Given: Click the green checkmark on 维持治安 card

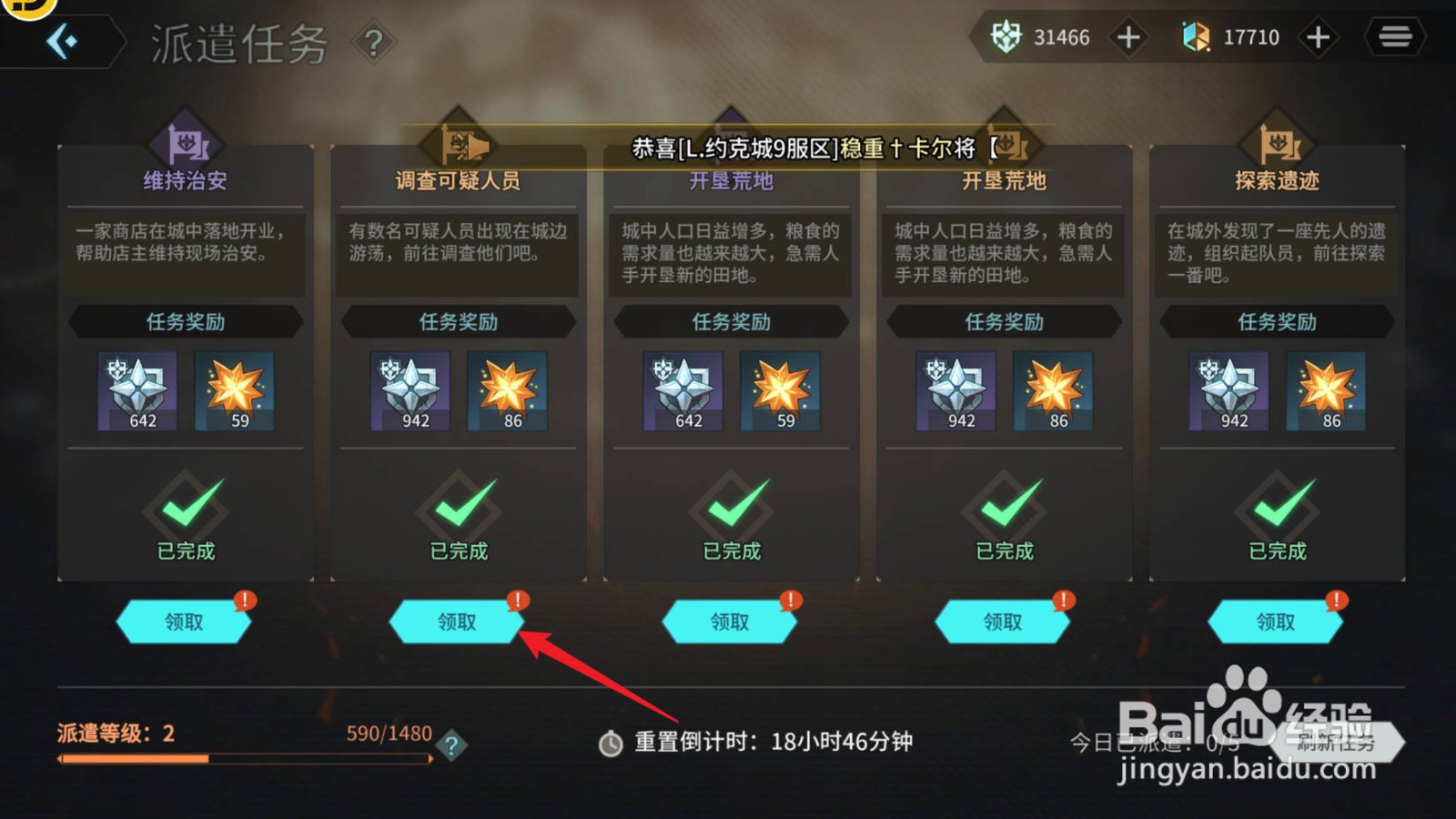Looking at the screenshot, I should [x=185, y=505].
